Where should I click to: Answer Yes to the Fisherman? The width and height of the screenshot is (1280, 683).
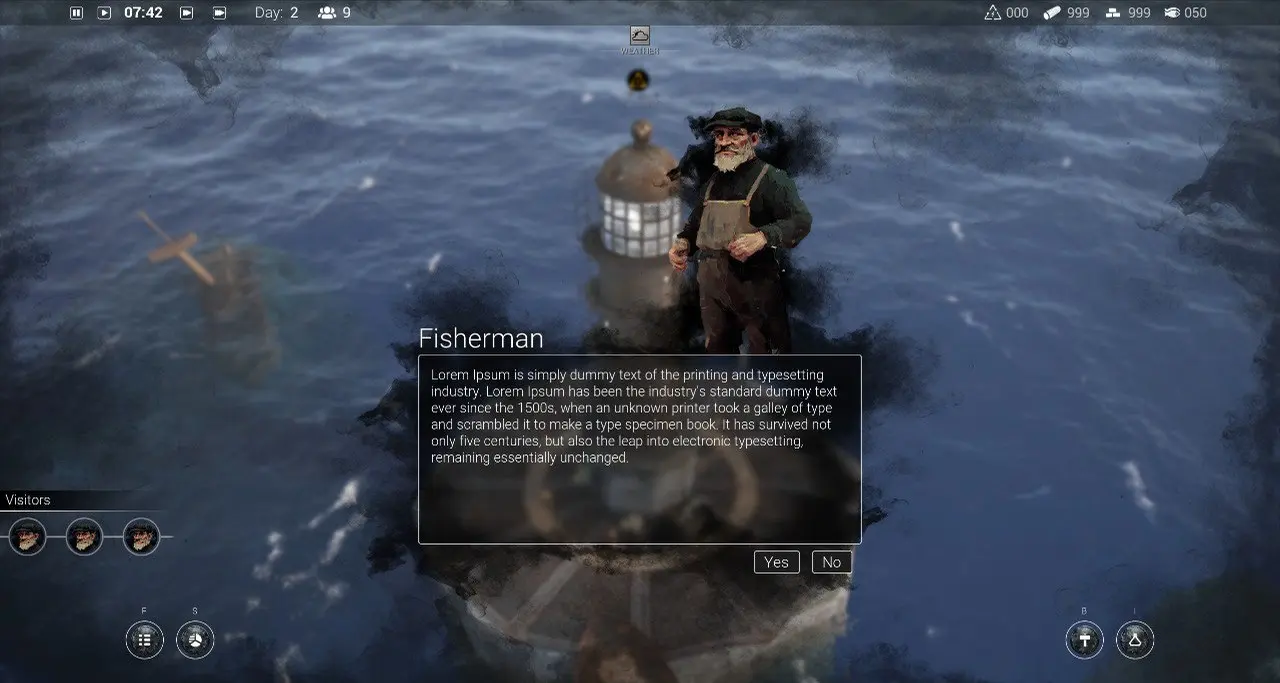click(x=777, y=562)
